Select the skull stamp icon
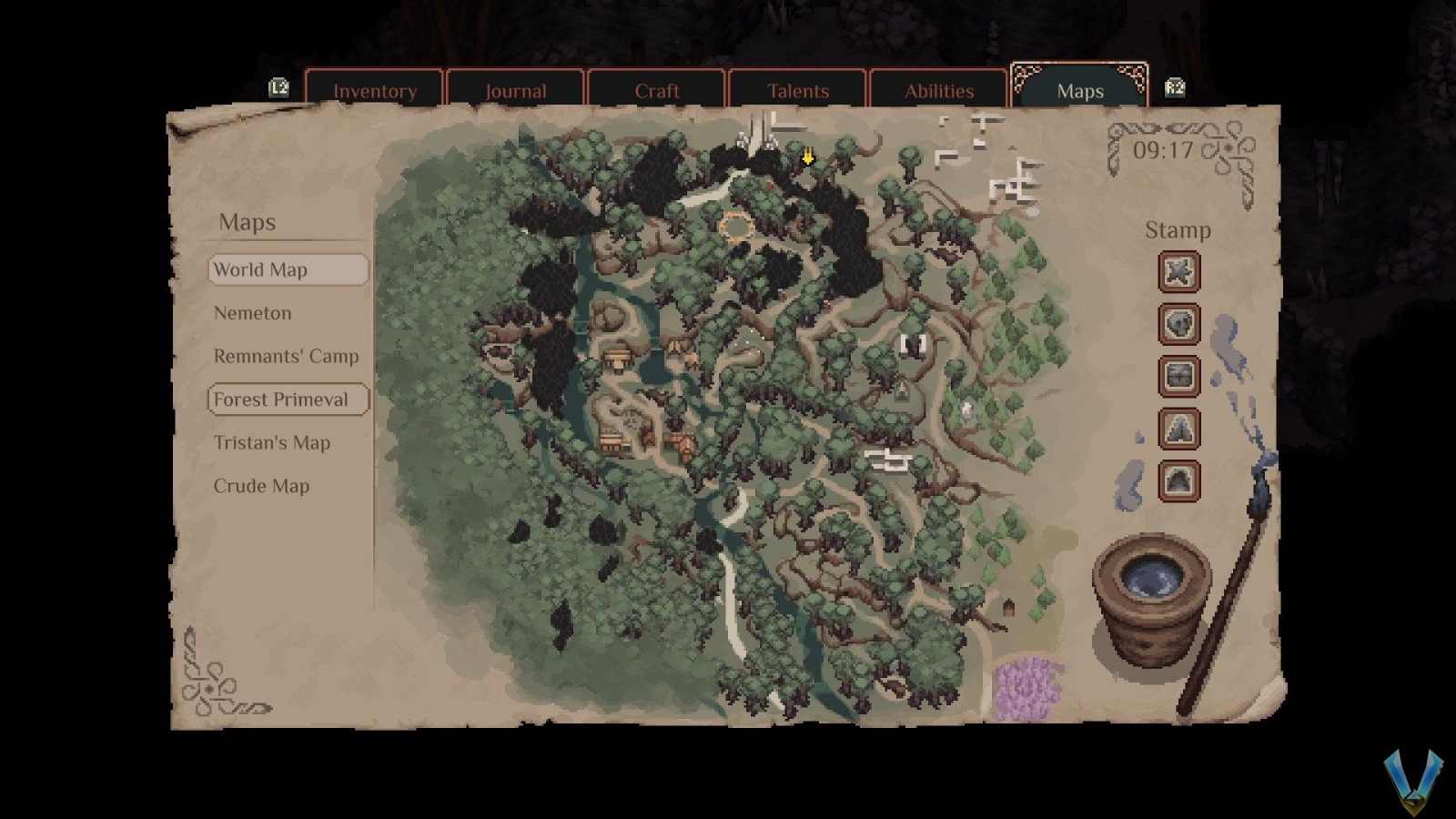Screen dimensions: 1456x819 1179,325
